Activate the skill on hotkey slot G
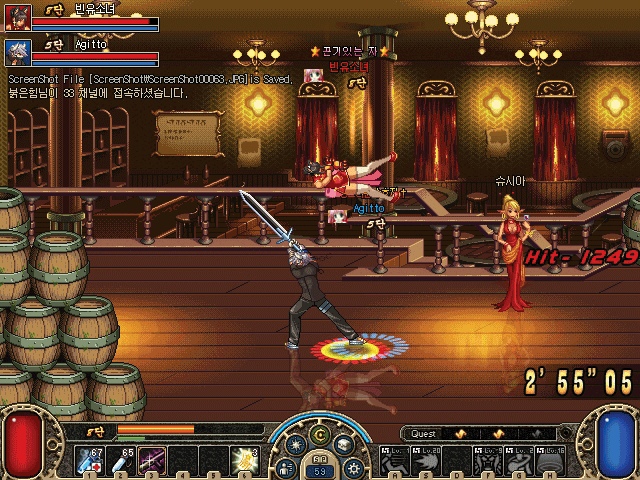Screen dimensions: 640x480 518,459
